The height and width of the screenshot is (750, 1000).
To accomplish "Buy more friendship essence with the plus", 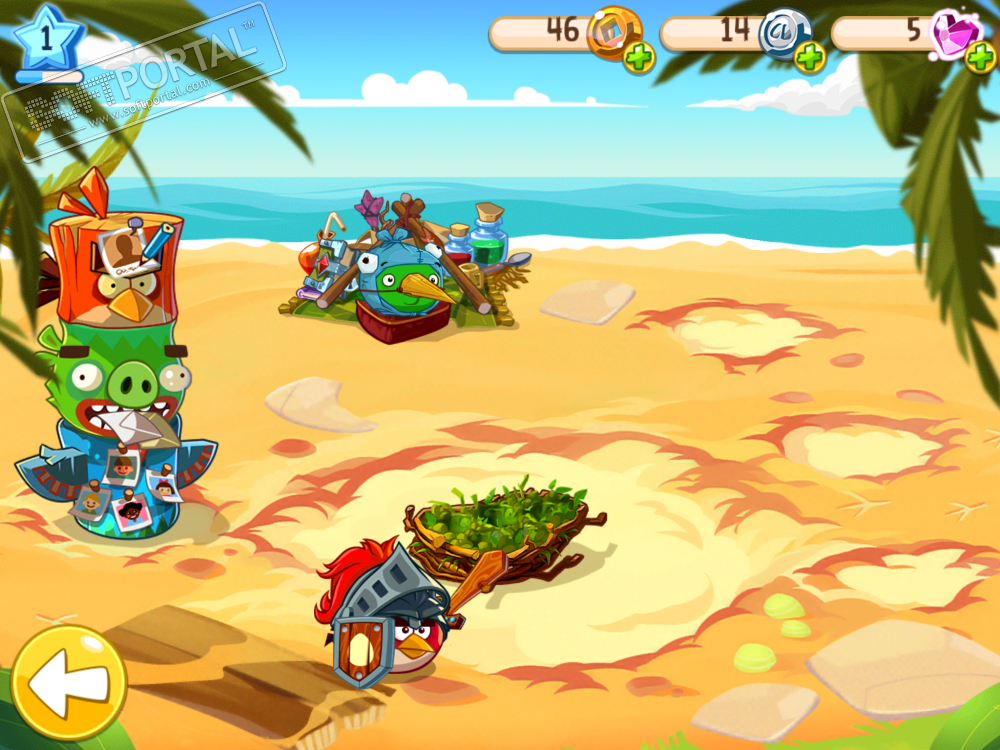I will [x=810, y=58].
